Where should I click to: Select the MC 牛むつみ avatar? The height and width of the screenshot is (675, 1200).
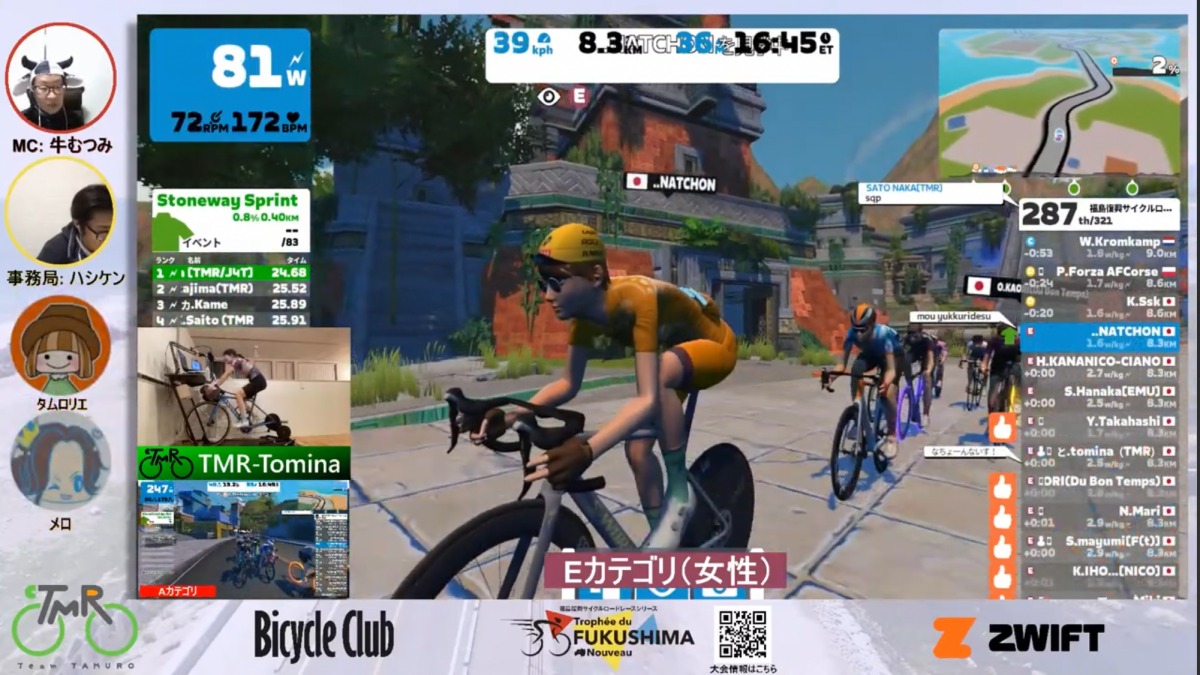(60, 78)
